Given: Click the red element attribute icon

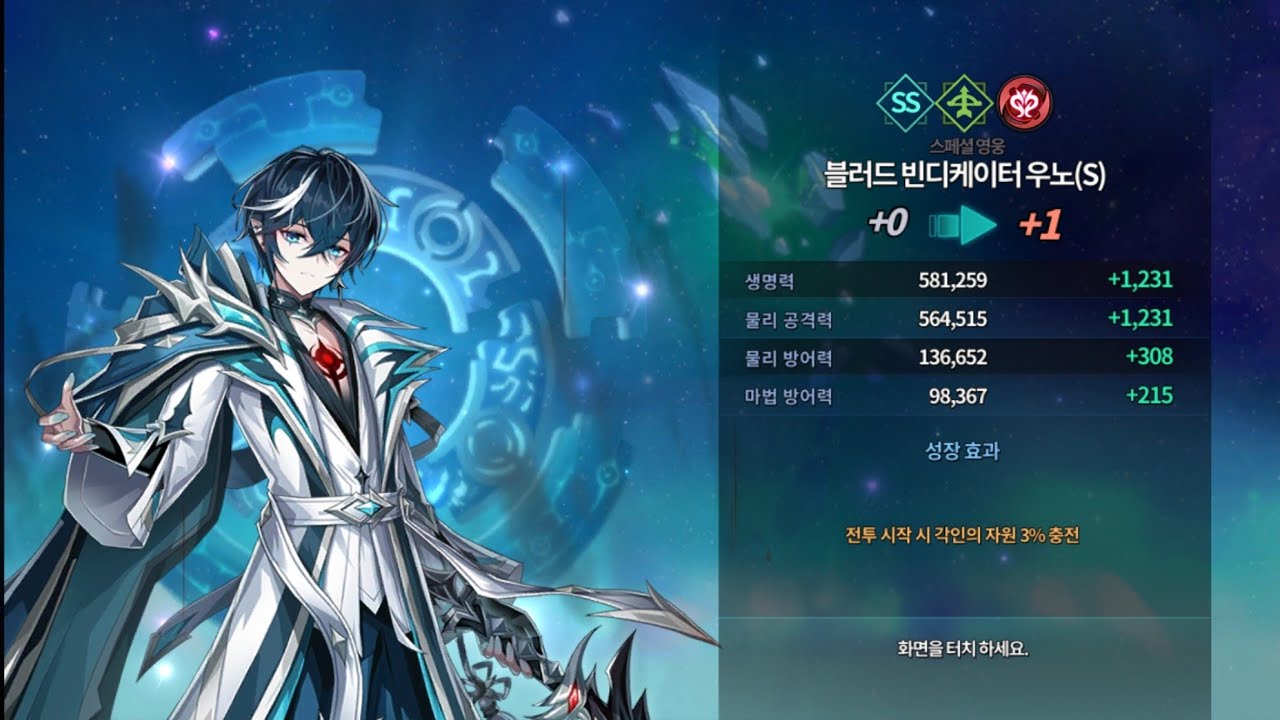Looking at the screenshot, I should pos(1024,103).
